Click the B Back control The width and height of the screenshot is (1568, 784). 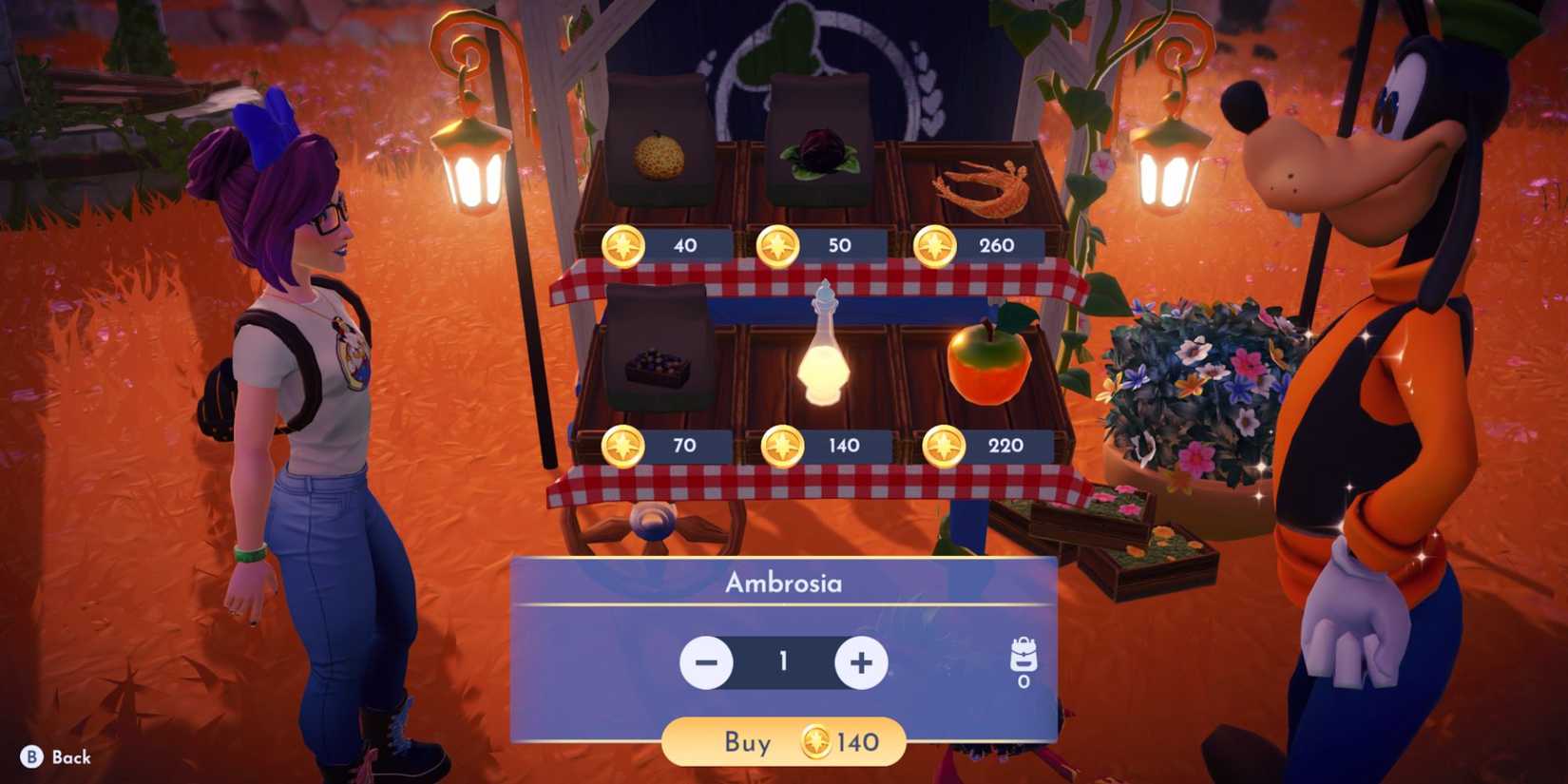pyautogui.click(x=52, y=758)
